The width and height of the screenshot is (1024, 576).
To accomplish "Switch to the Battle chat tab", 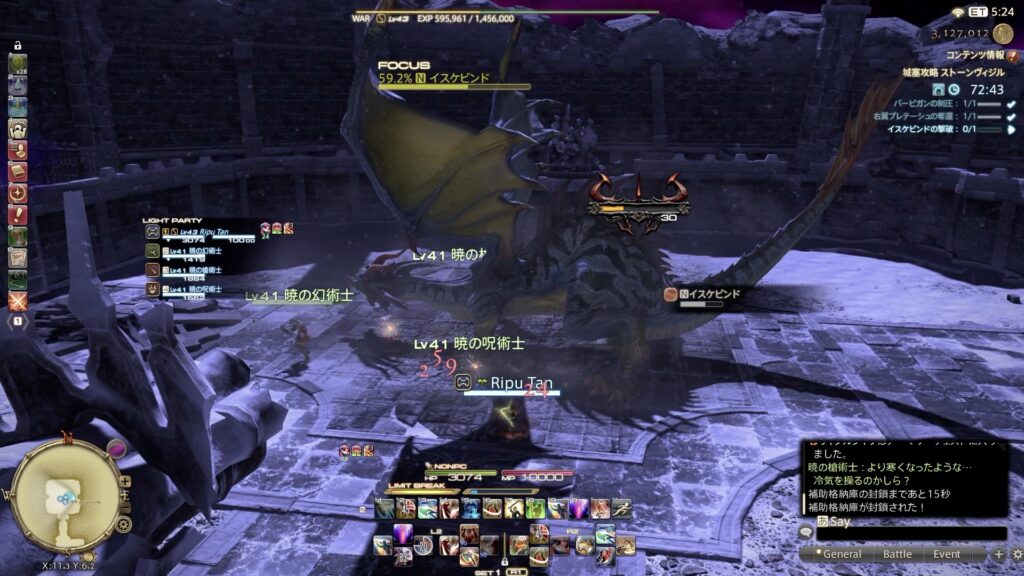I will coord(897,554).
